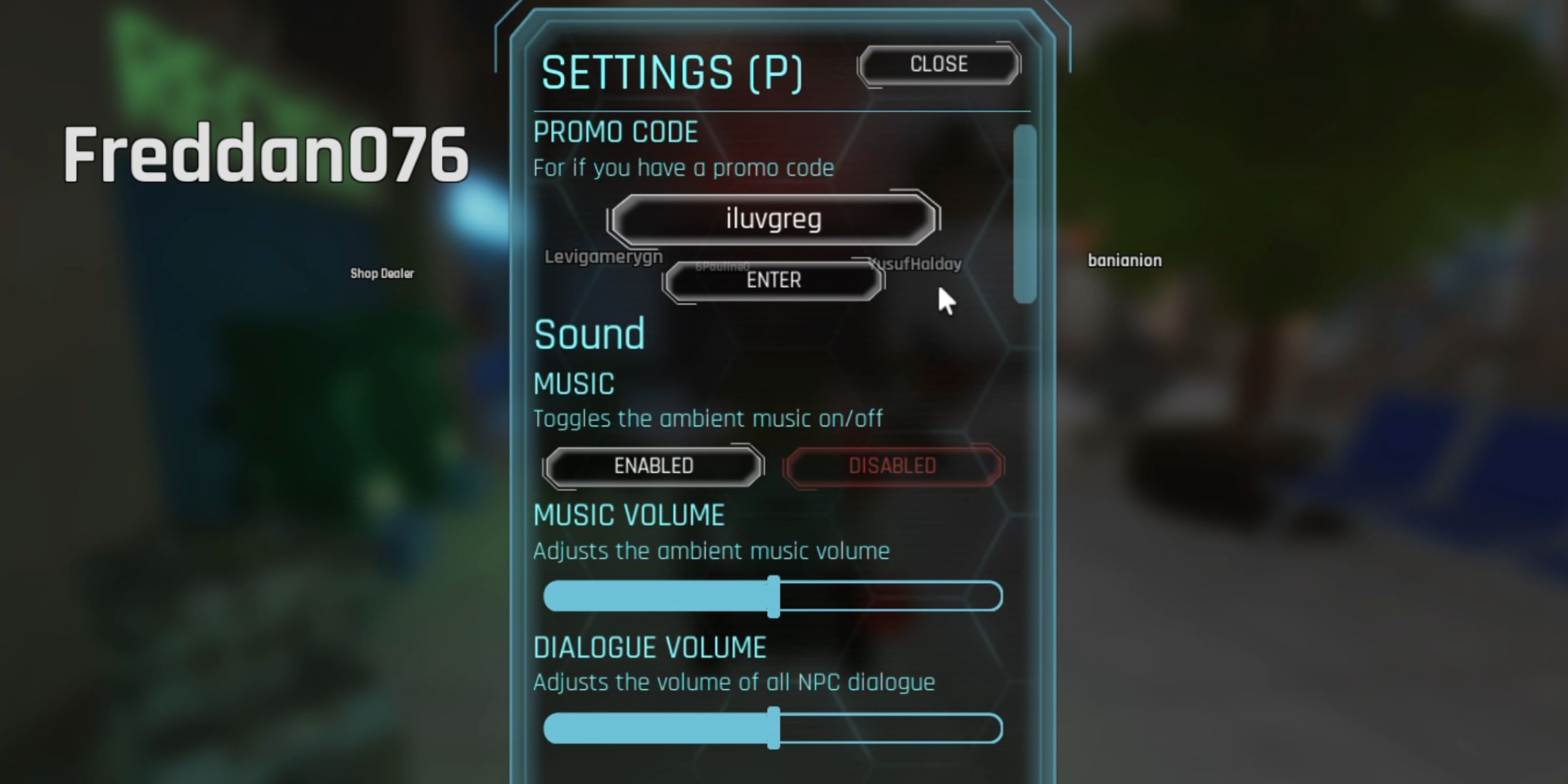Select the Sound section heading
1568x784 pixels.
[x=589, y=333]
